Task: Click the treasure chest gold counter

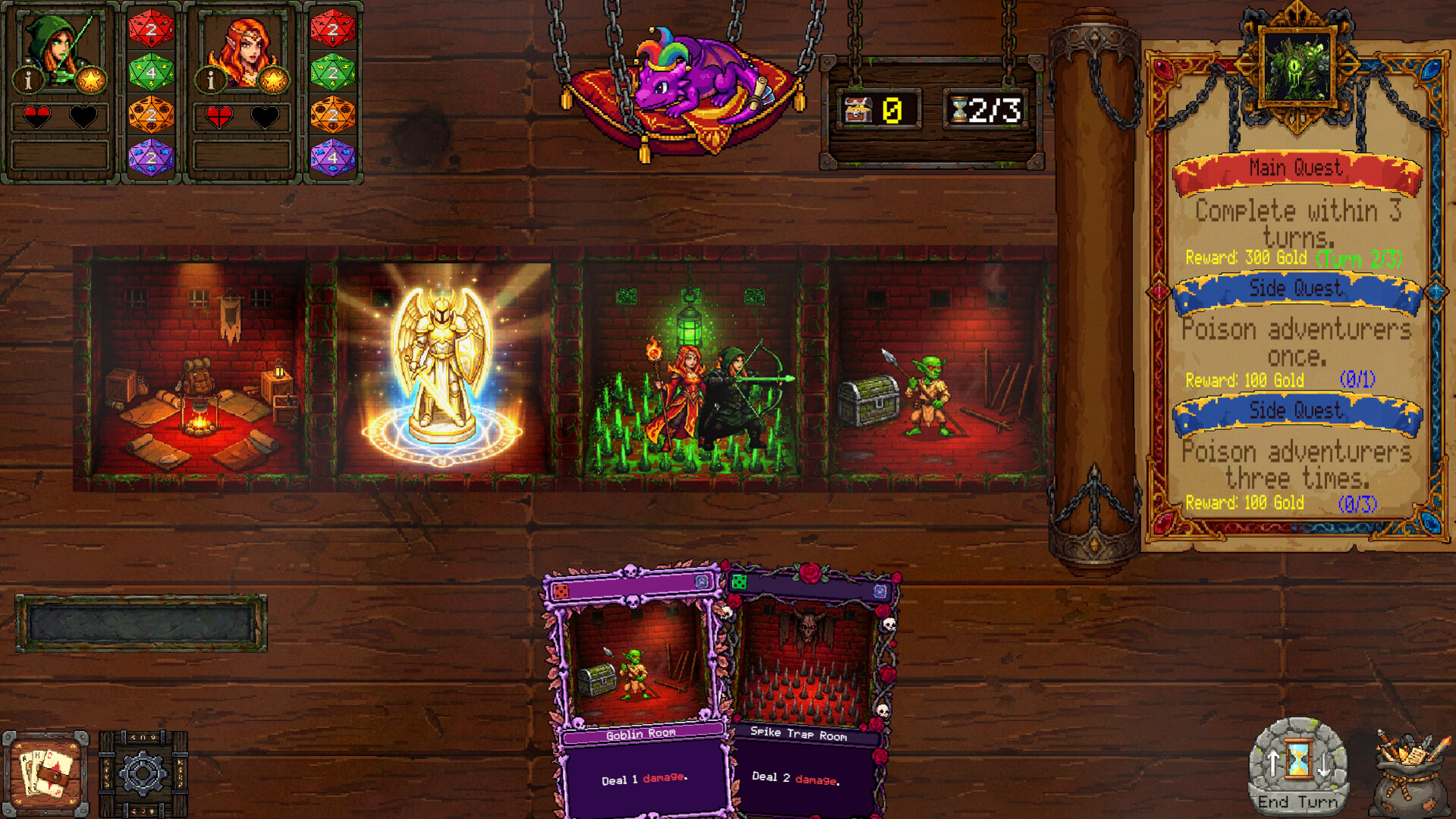Action: coord(880,109)
